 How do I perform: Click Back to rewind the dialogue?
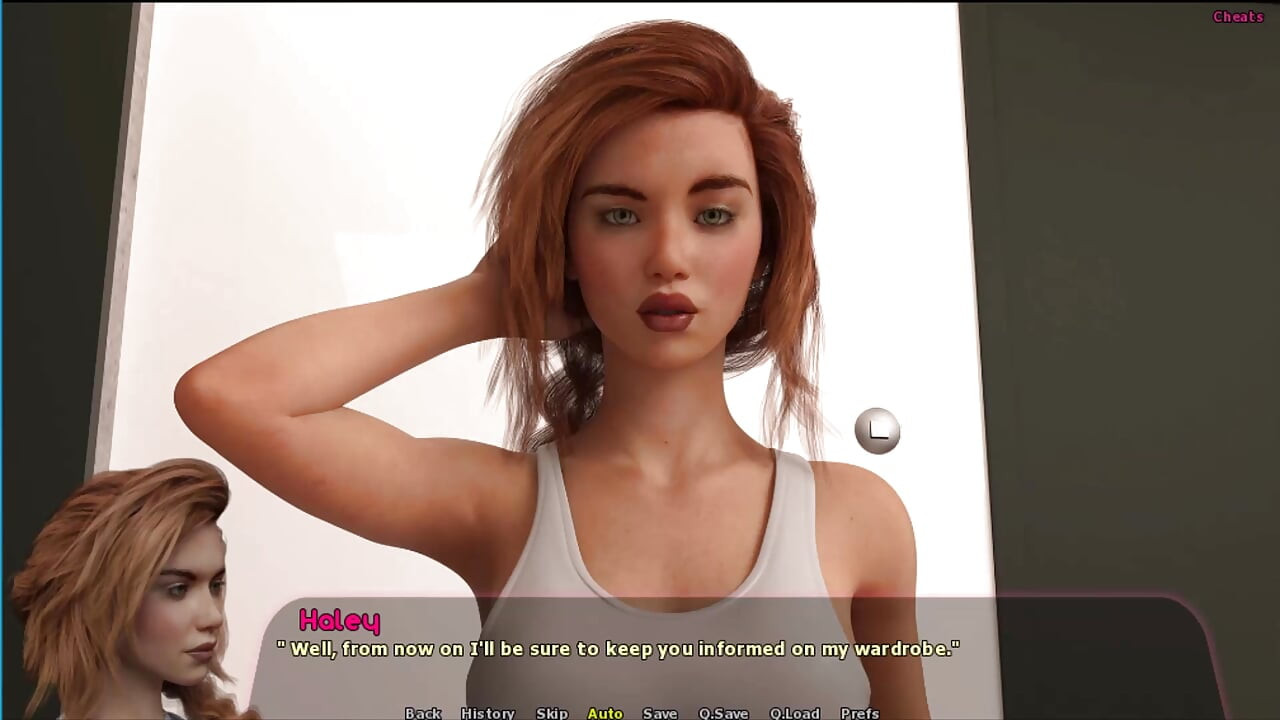[422, 714]
